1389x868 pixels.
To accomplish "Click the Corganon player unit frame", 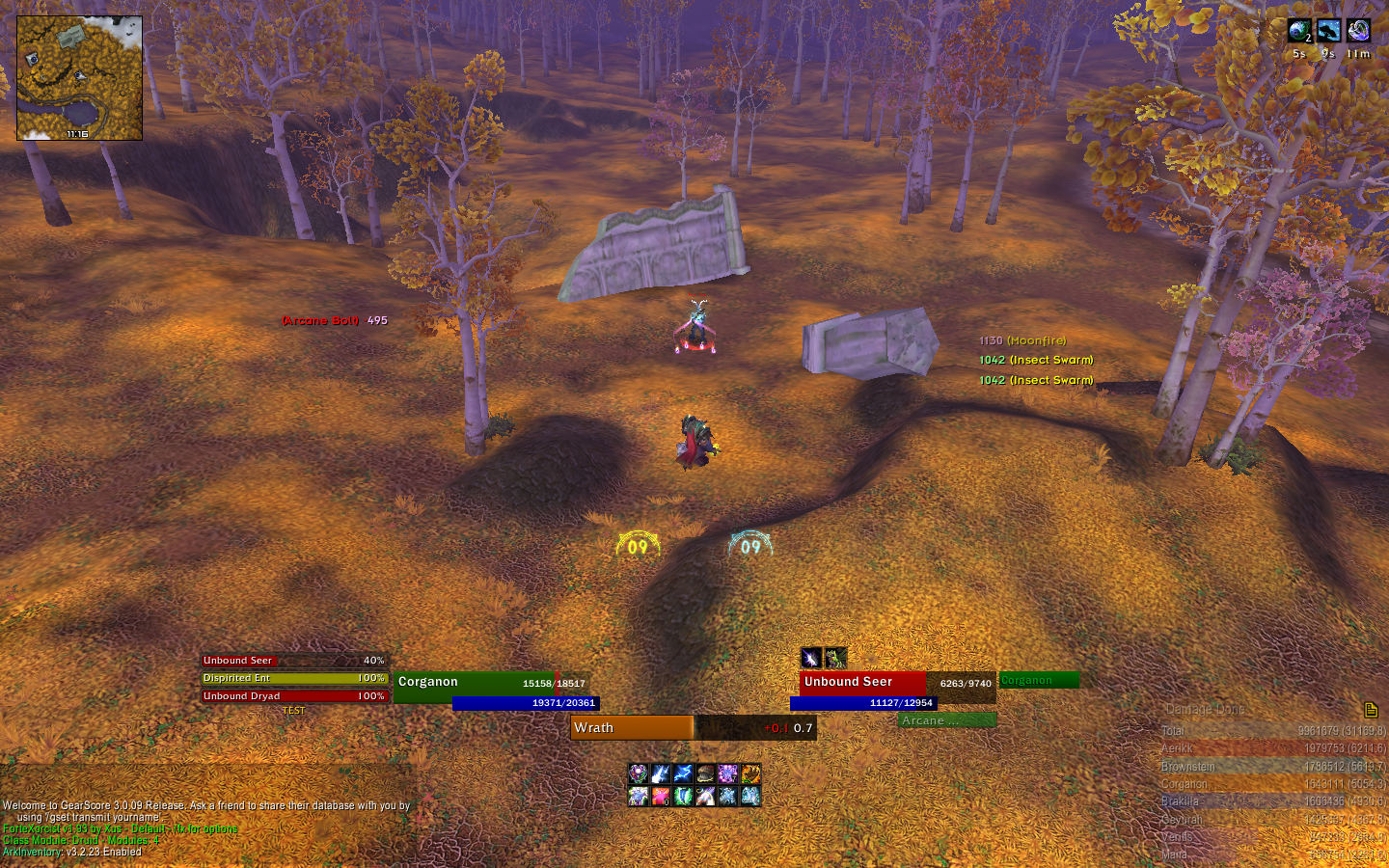I will (492, 683).
